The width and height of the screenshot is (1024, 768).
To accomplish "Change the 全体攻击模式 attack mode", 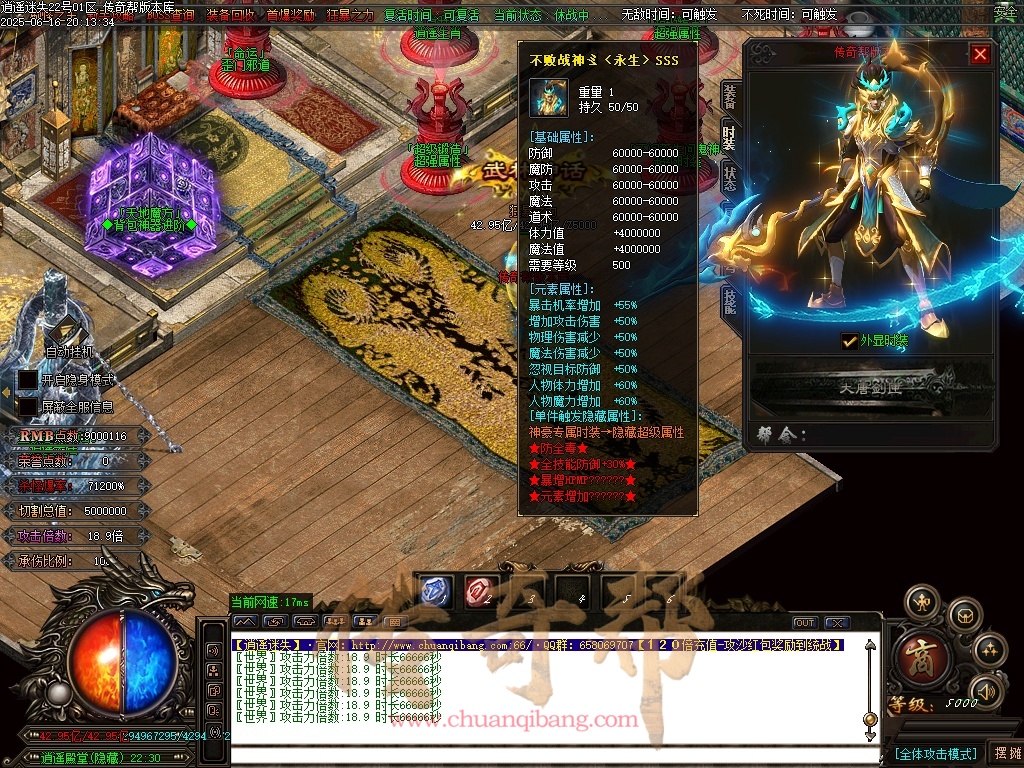I will (x=935, y=753).
